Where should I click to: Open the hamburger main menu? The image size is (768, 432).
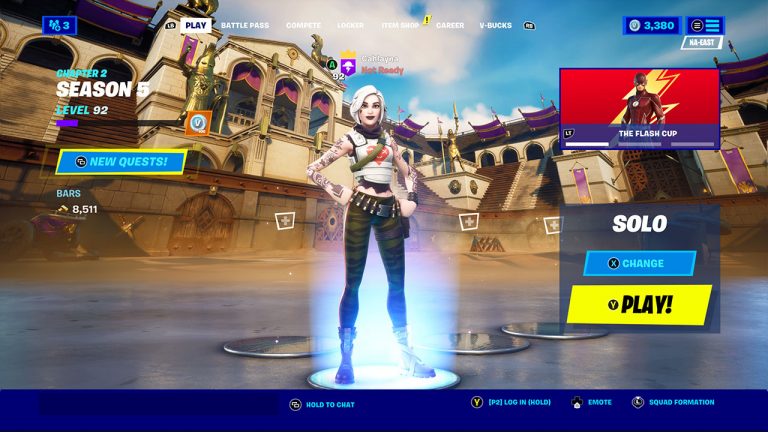point(705,25)
